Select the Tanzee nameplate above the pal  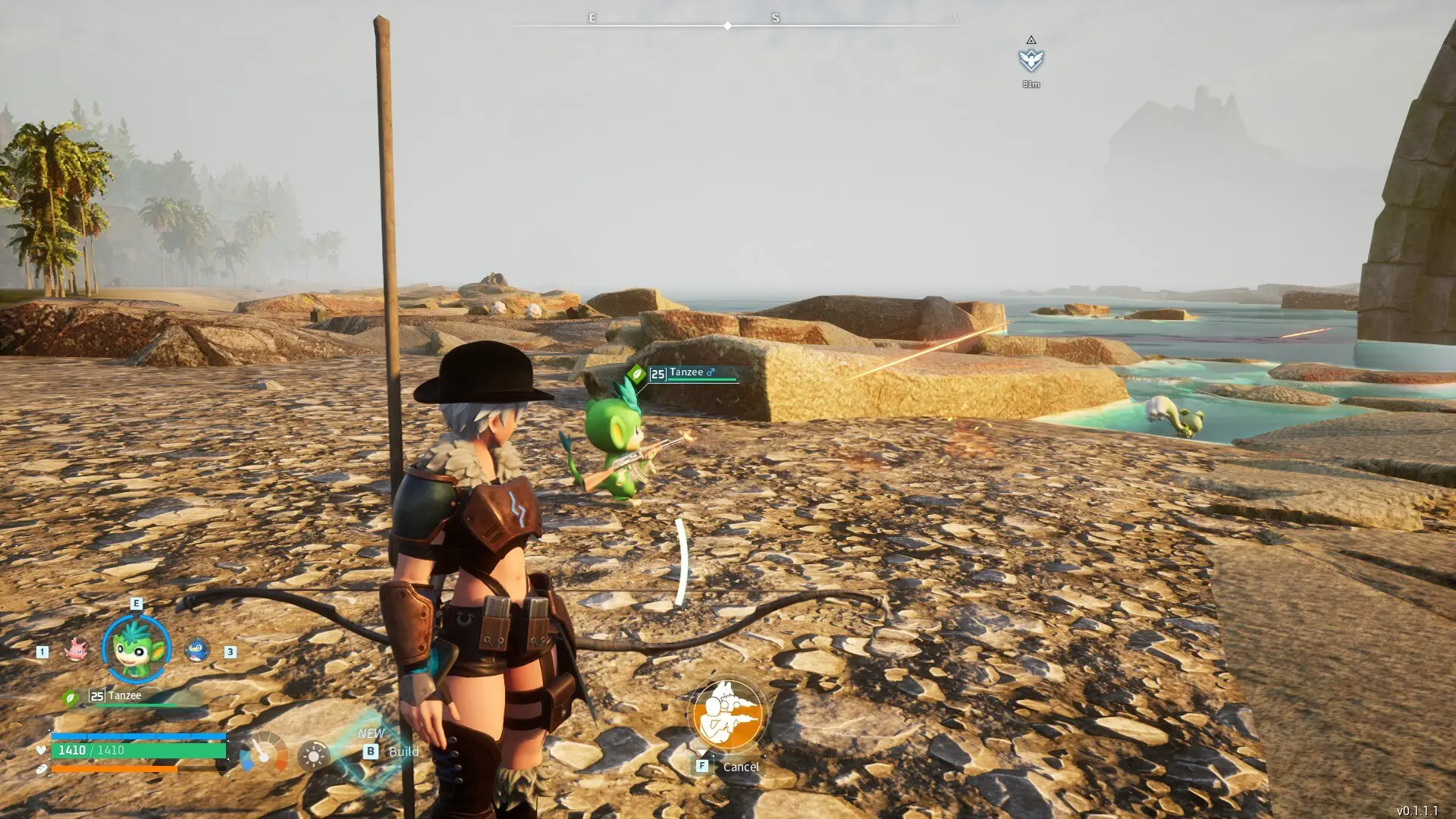(686, 373)
